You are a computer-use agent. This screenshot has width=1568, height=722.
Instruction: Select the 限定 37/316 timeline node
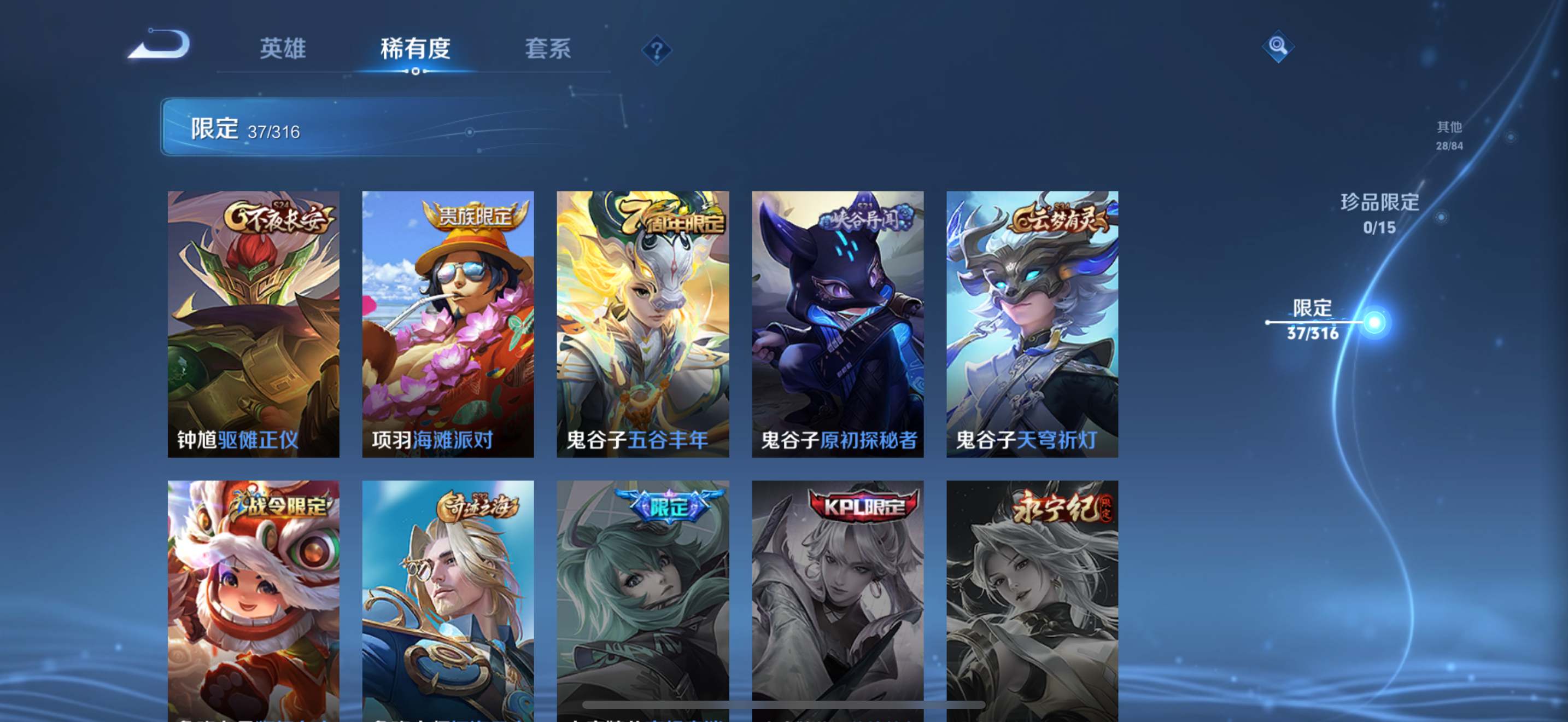coord(1373,322)
